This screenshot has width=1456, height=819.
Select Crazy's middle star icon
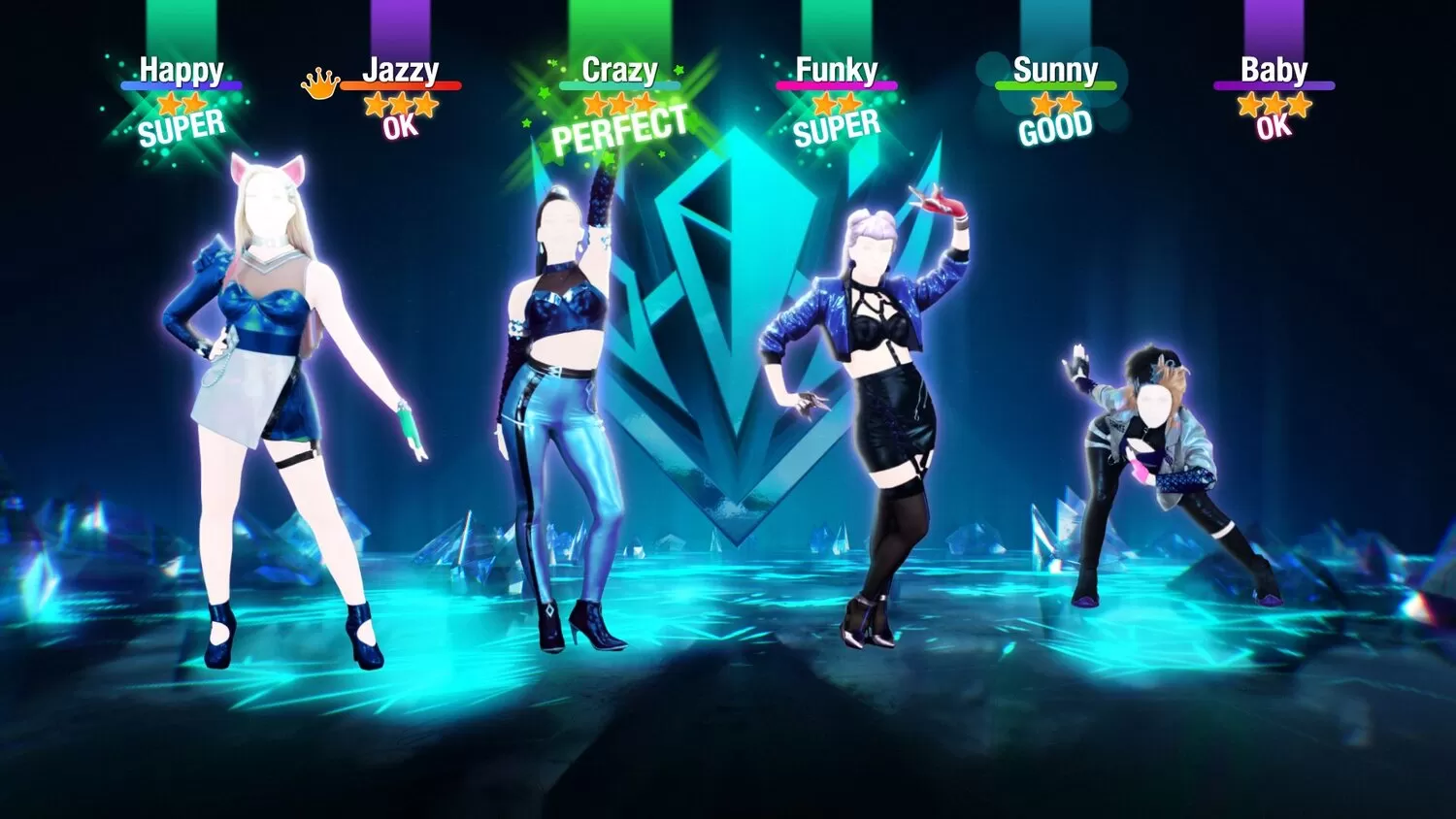tap(618, 102)
